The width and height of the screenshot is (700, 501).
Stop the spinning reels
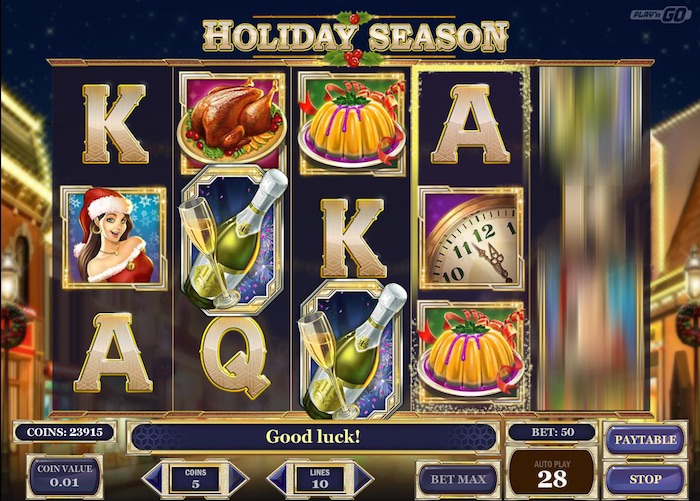(x=645, y=480)
